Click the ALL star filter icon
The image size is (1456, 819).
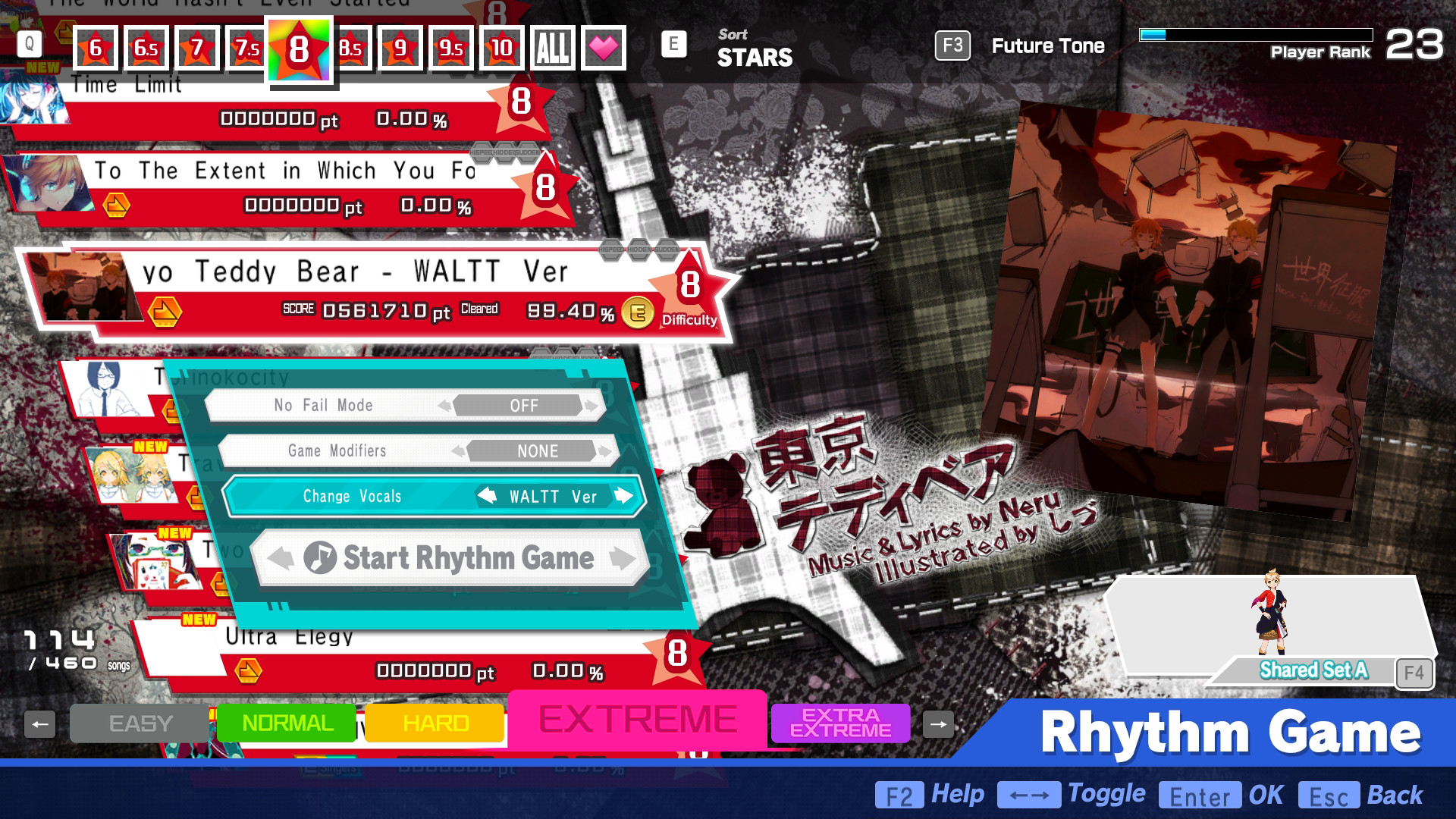[x=553, y=48]
